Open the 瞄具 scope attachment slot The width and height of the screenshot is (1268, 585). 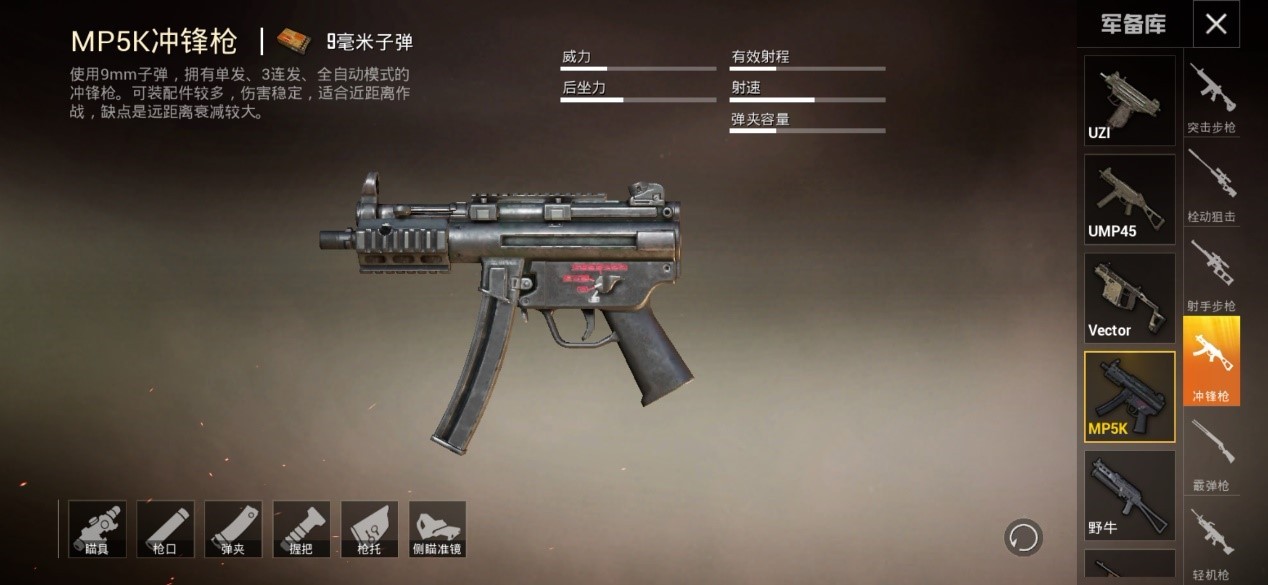click(97, 529)
